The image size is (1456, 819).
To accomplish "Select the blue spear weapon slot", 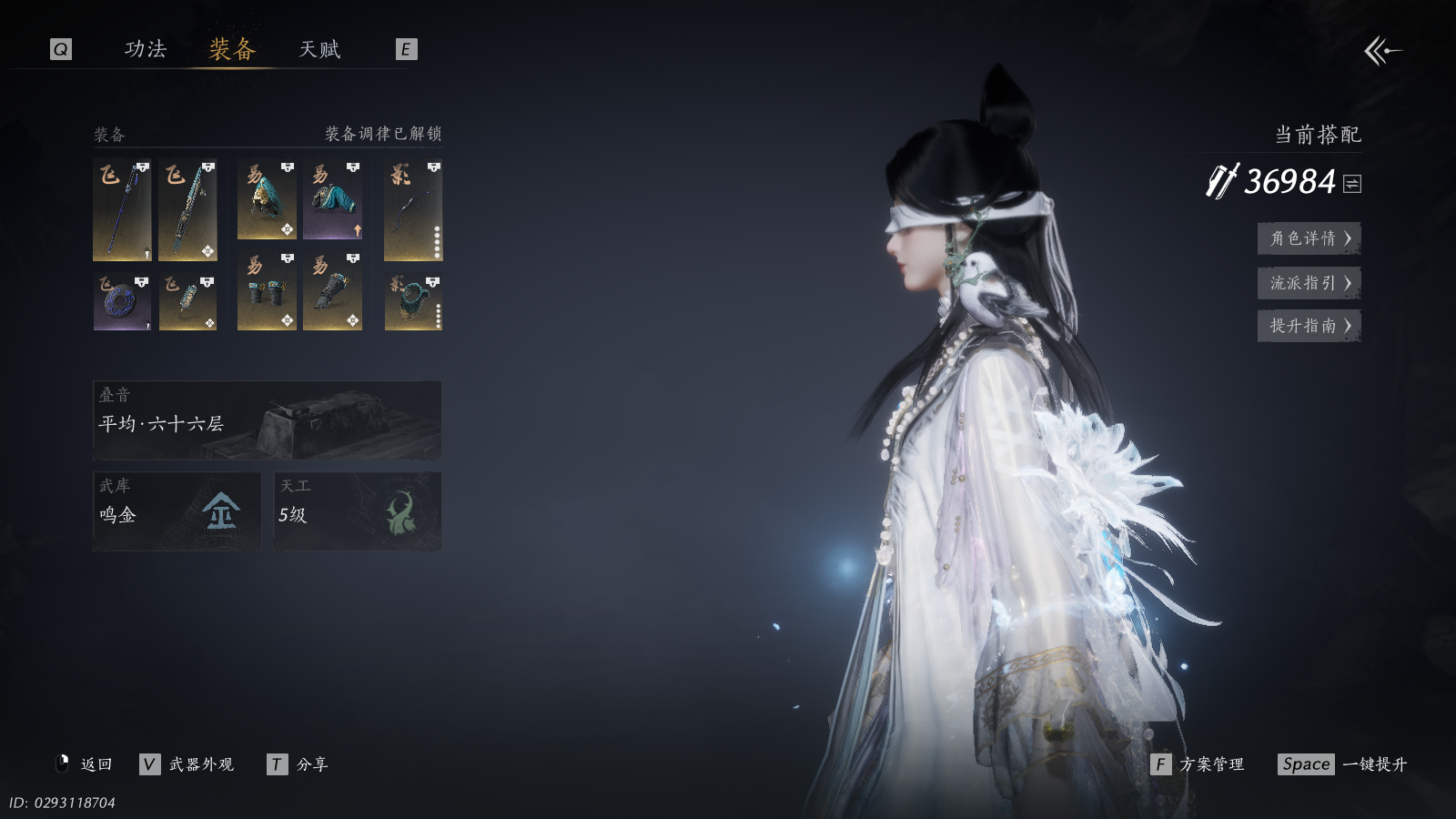I will tap(122, 210).
